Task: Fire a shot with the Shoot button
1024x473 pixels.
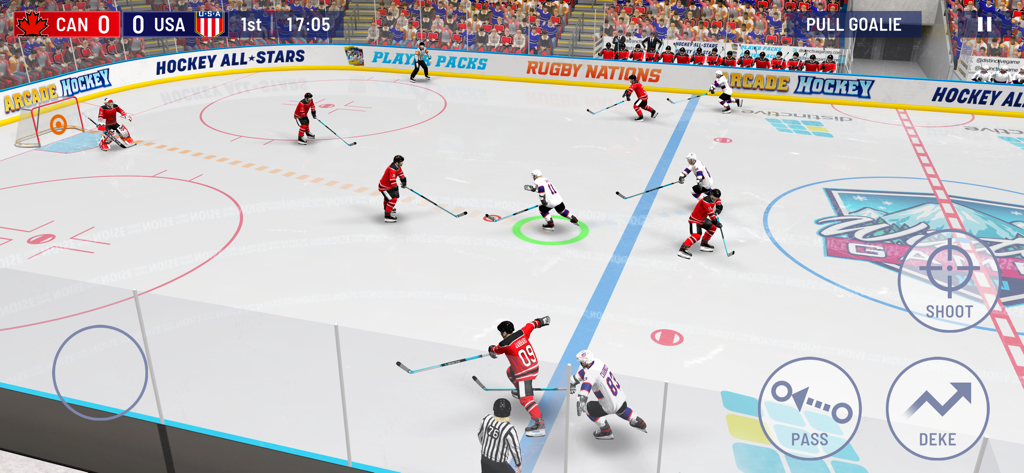Action: (x=948, y=280)
